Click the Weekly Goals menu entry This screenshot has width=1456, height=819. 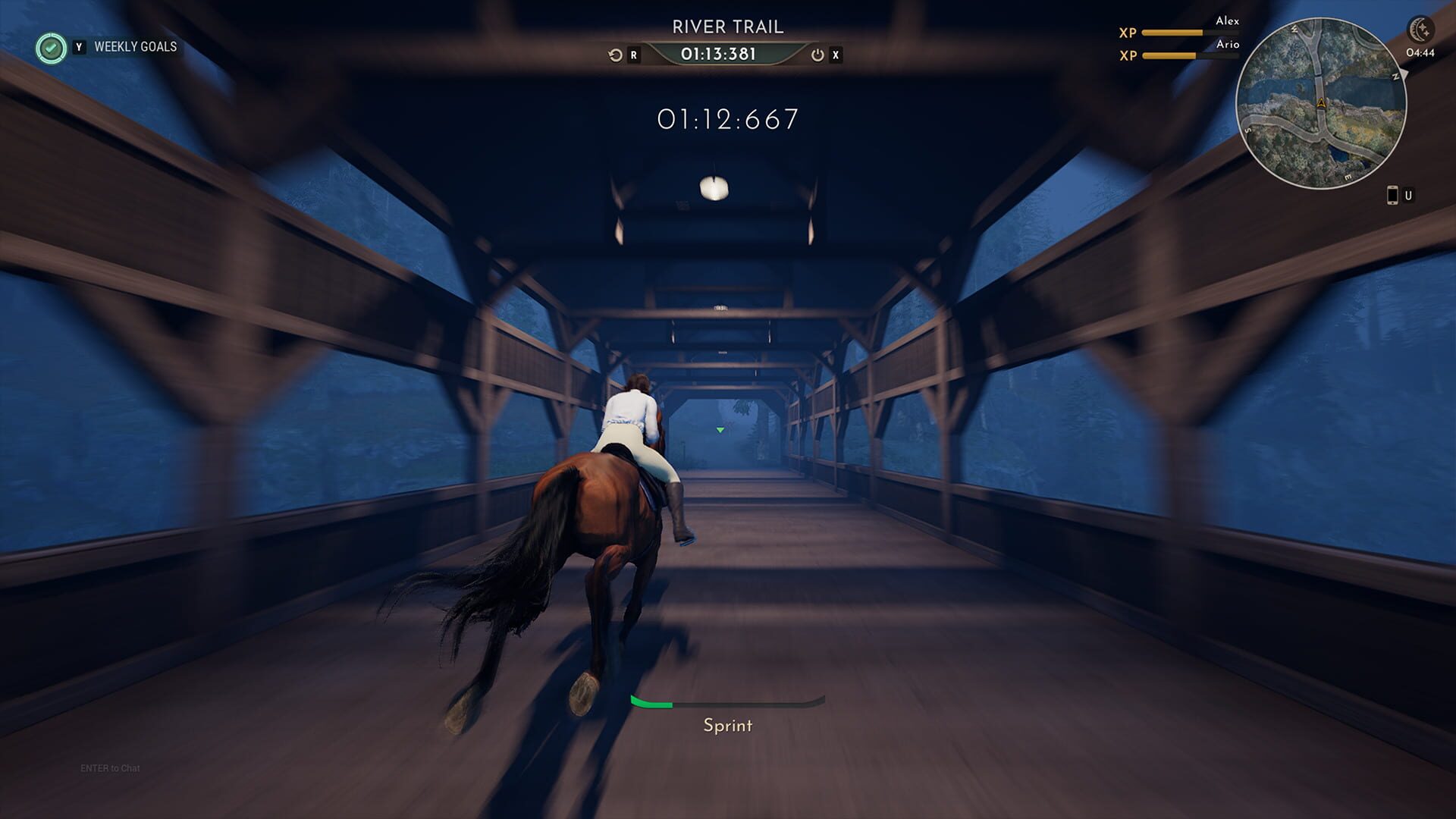coord(135,47)
